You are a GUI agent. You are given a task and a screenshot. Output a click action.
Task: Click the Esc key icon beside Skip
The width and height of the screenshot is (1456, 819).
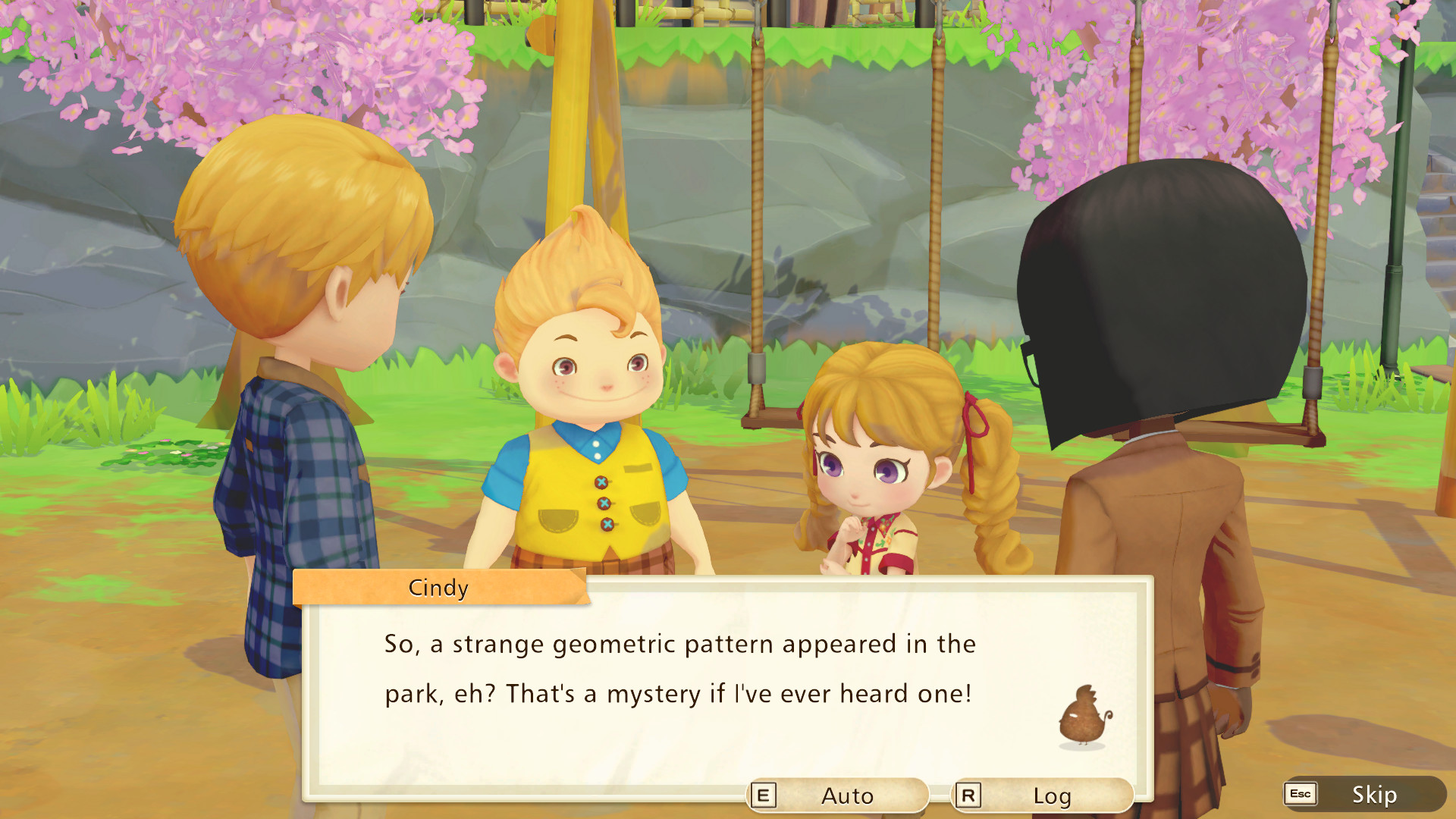1299,795
